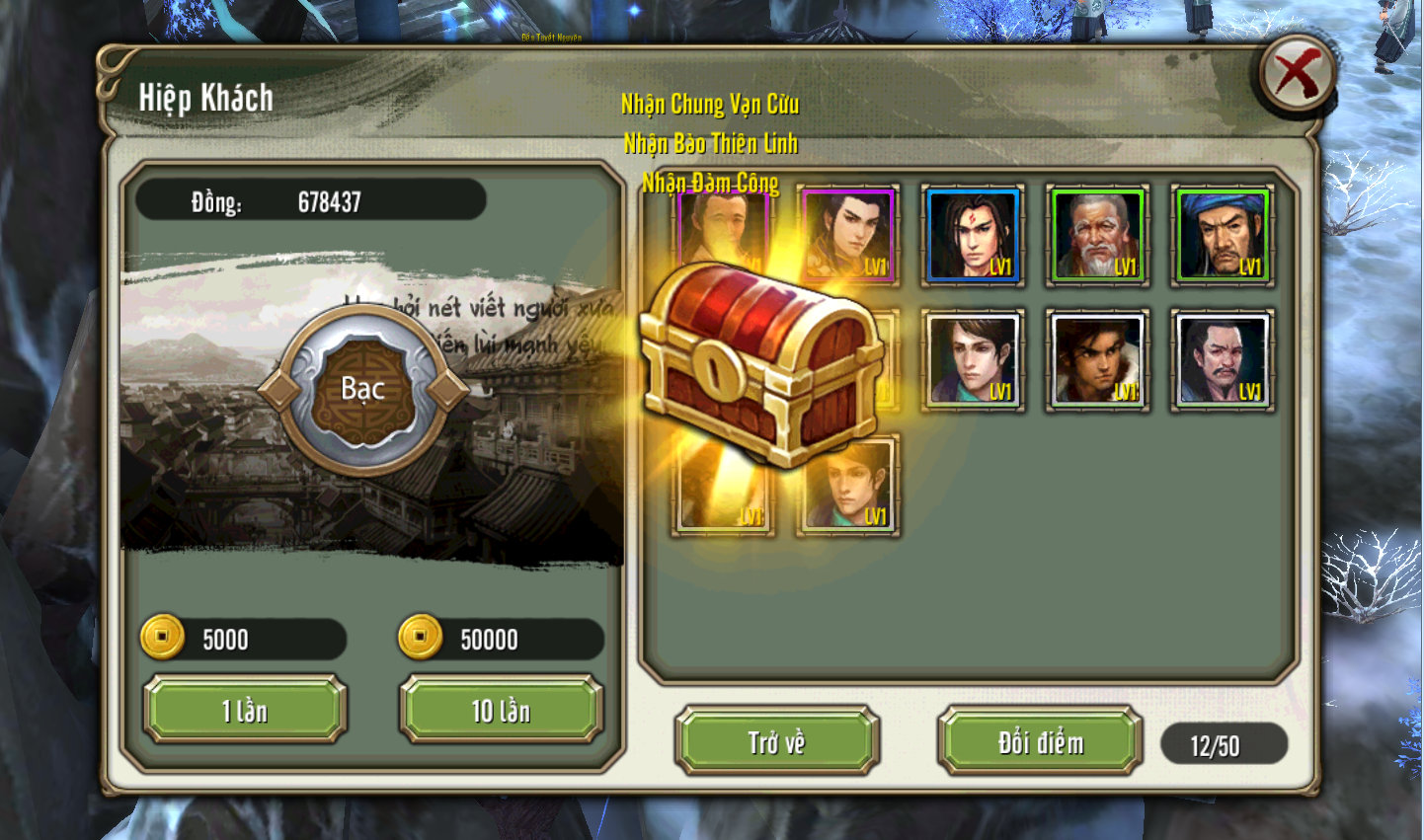1424x840 pixels.
Task: Close the Hiệp Khách window
Action: [x=1297, y=75]
